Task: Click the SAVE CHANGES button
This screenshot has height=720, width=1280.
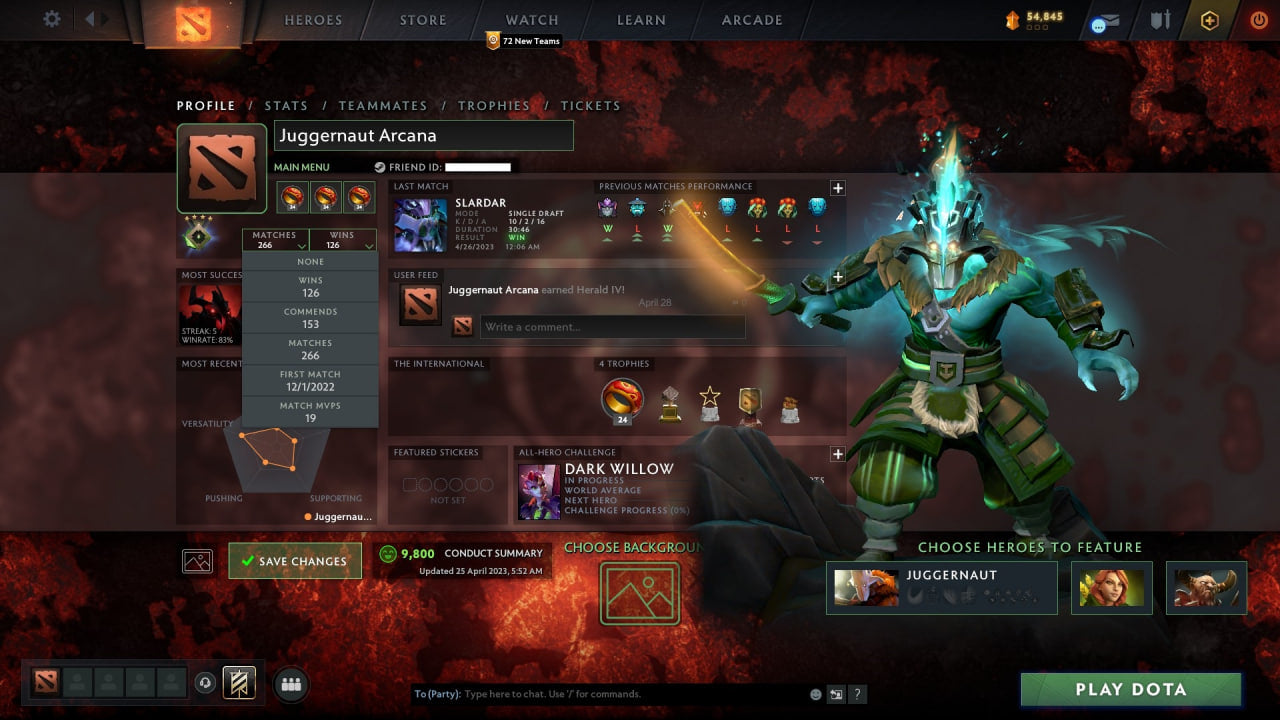Action: tap(294, 561)
